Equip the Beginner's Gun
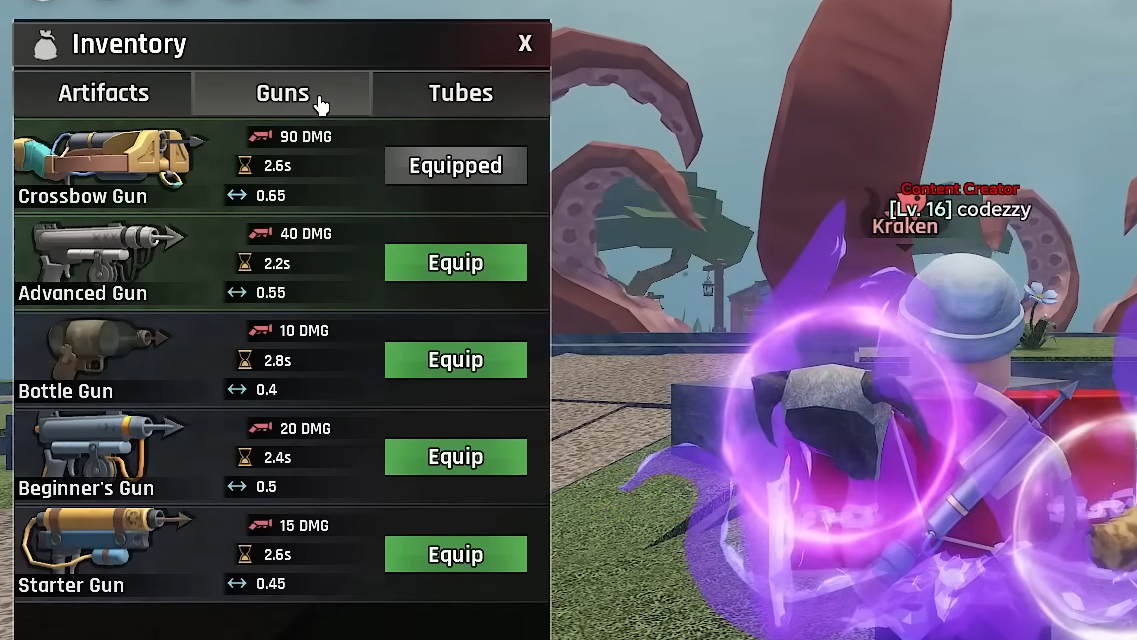Image resolution: width=1137 pixels, height=640 pixels. [455, 457]
